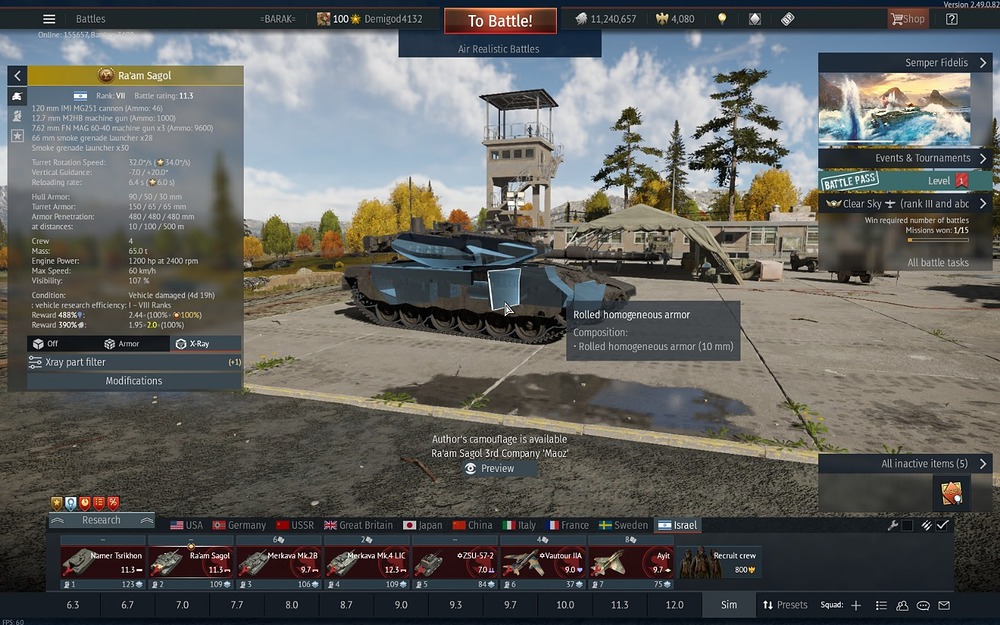1000x625 pixels.
Task: Open Events & Tournaments
Action: click(x=905, y=158)
